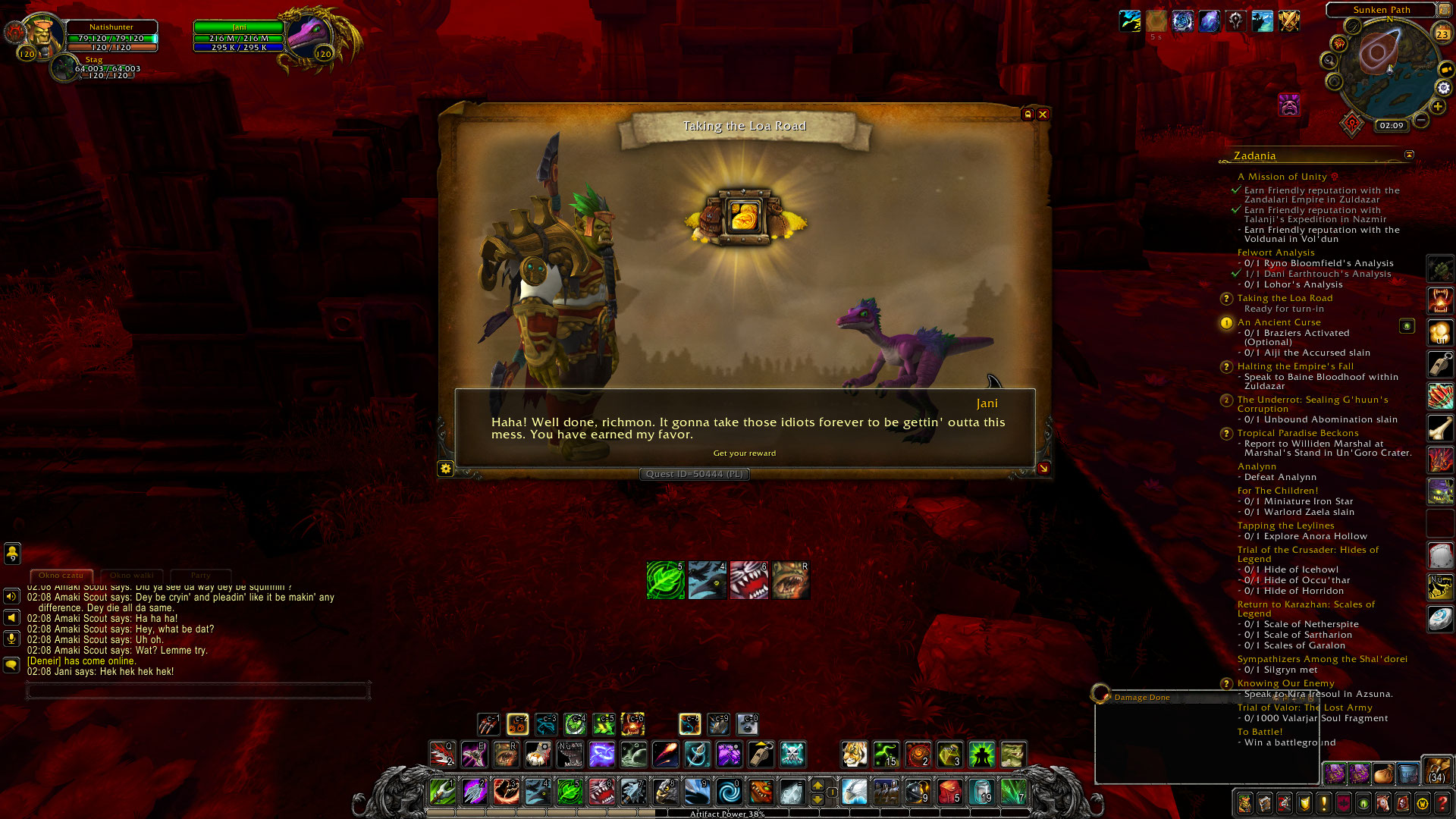
Task: Open the Collections mount icon in micromenu
Action: (x=1382, y=803)
